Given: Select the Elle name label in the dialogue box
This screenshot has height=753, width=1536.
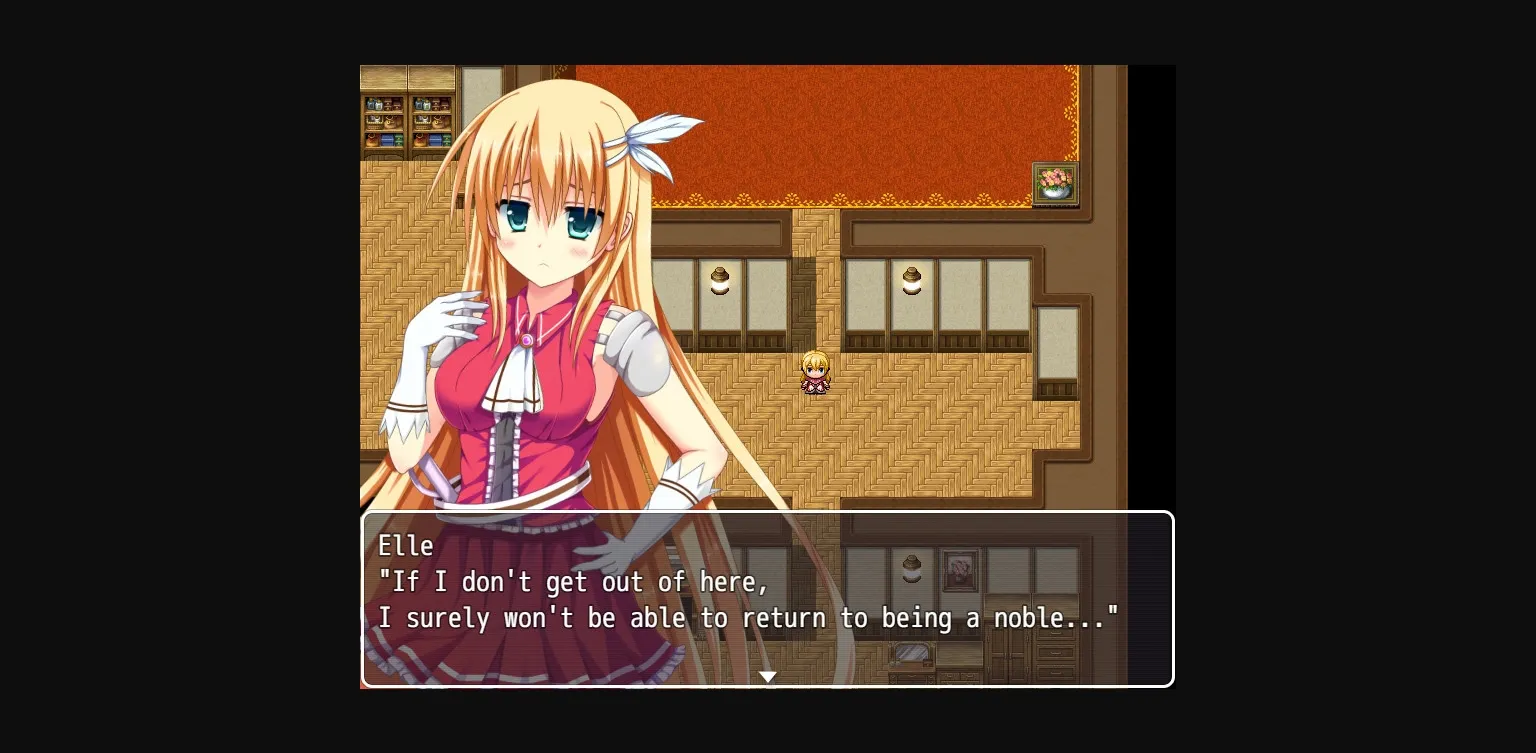Looking at the screenshot, I should coord(406,546).
